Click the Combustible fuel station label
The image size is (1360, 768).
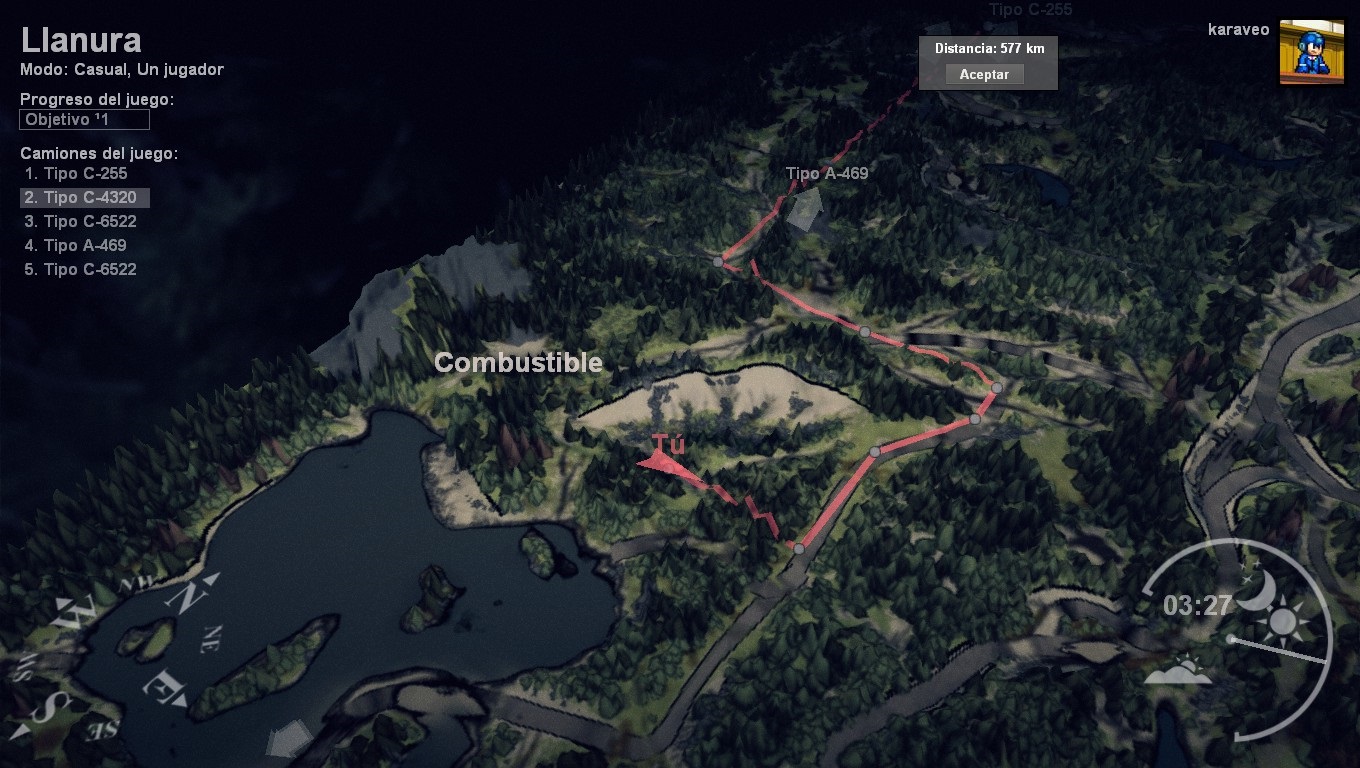pyautogui.click(x=518, y=363)
